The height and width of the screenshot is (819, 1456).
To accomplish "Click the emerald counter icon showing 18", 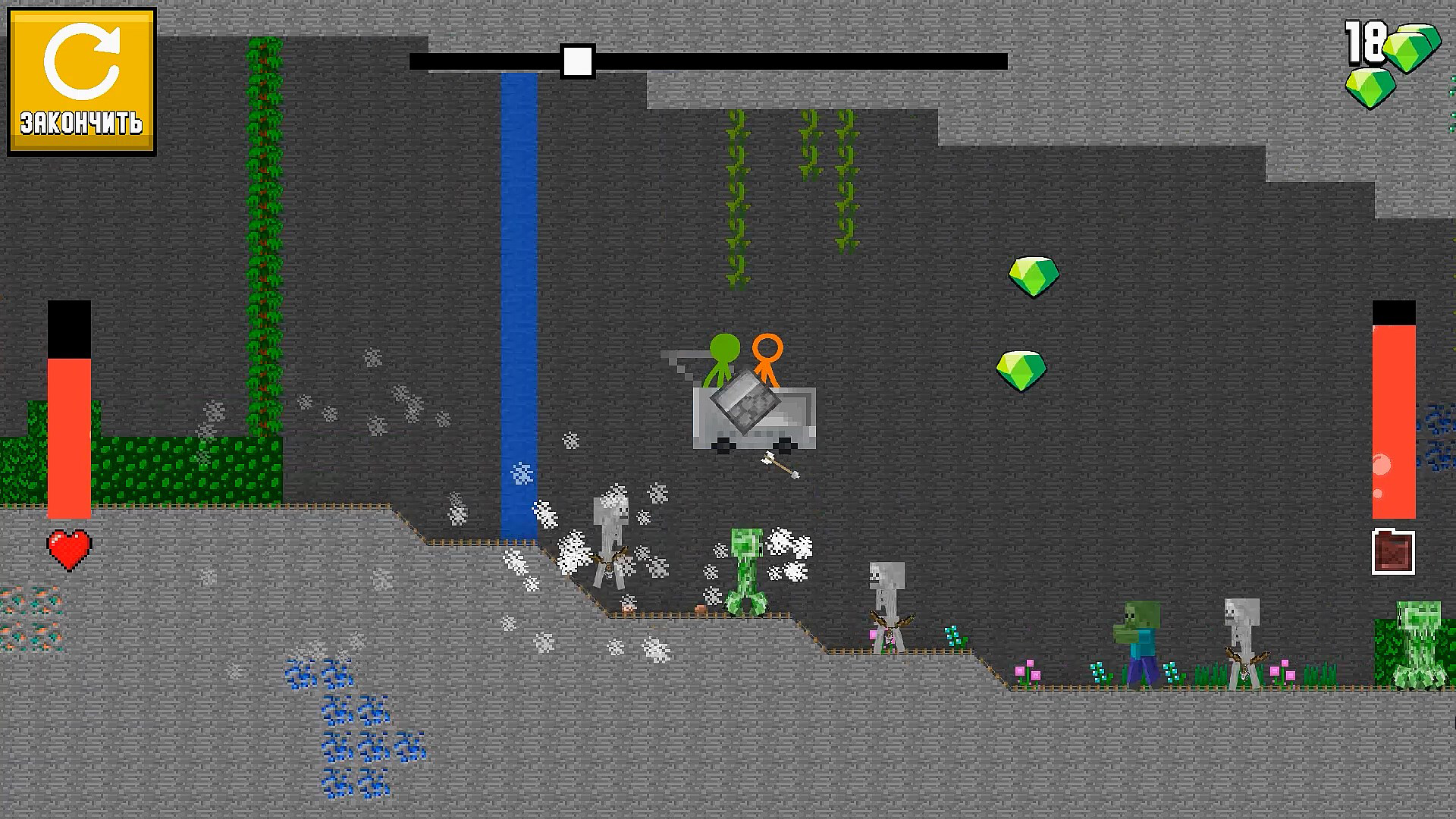I will pyautogui.click(x=1407, y=57).
